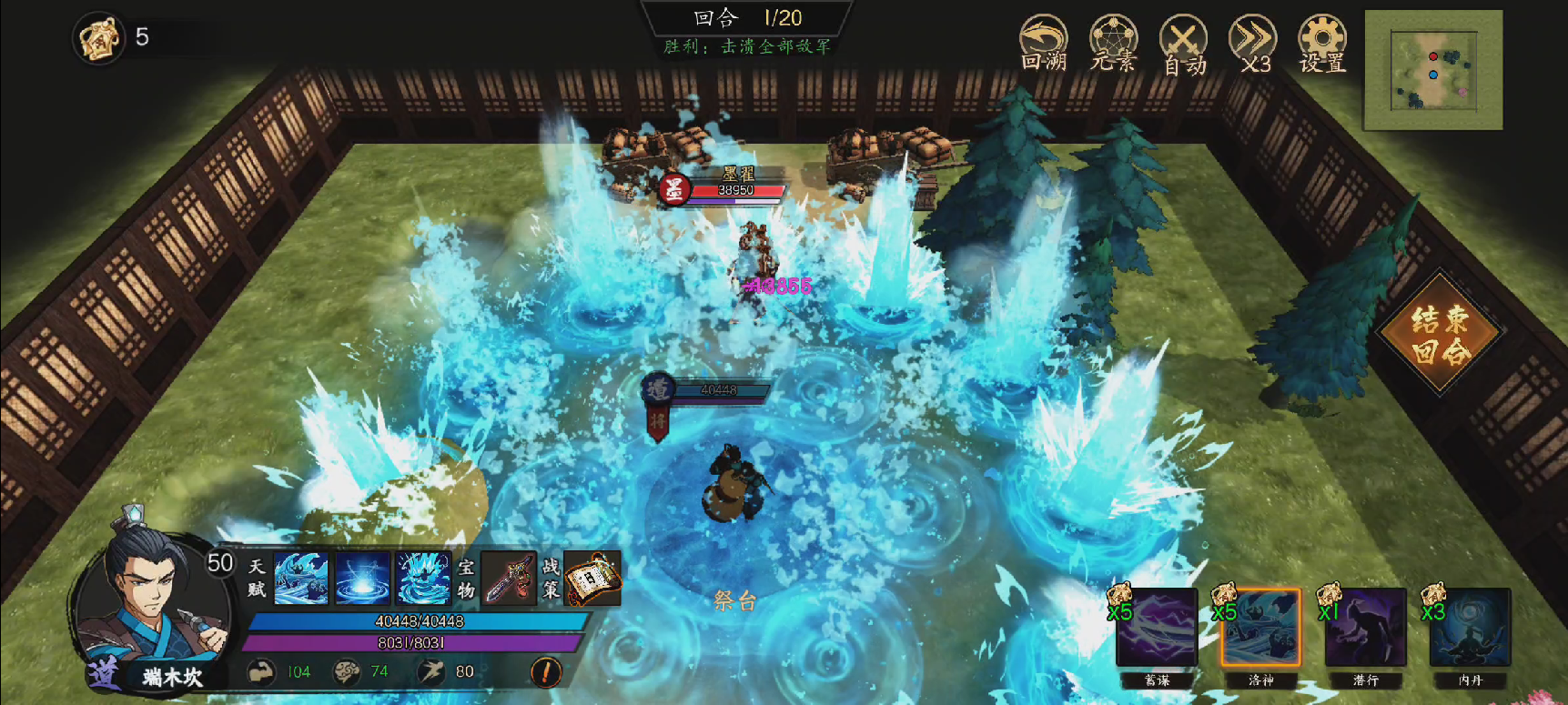View the ocean wave talent icon

pyautogui.click(x=301, y=578)
